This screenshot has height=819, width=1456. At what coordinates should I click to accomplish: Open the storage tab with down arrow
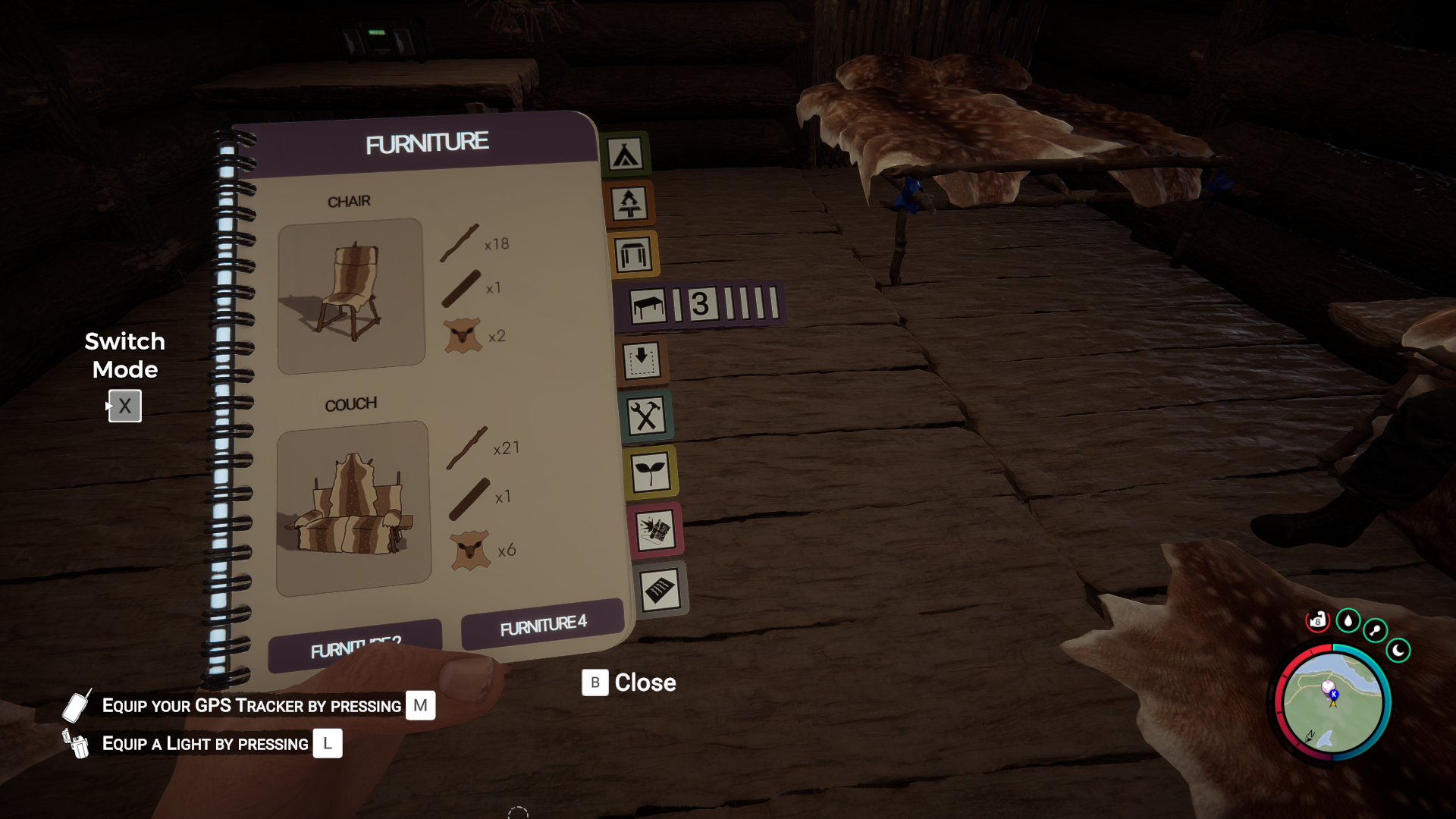tap(642, 360)
